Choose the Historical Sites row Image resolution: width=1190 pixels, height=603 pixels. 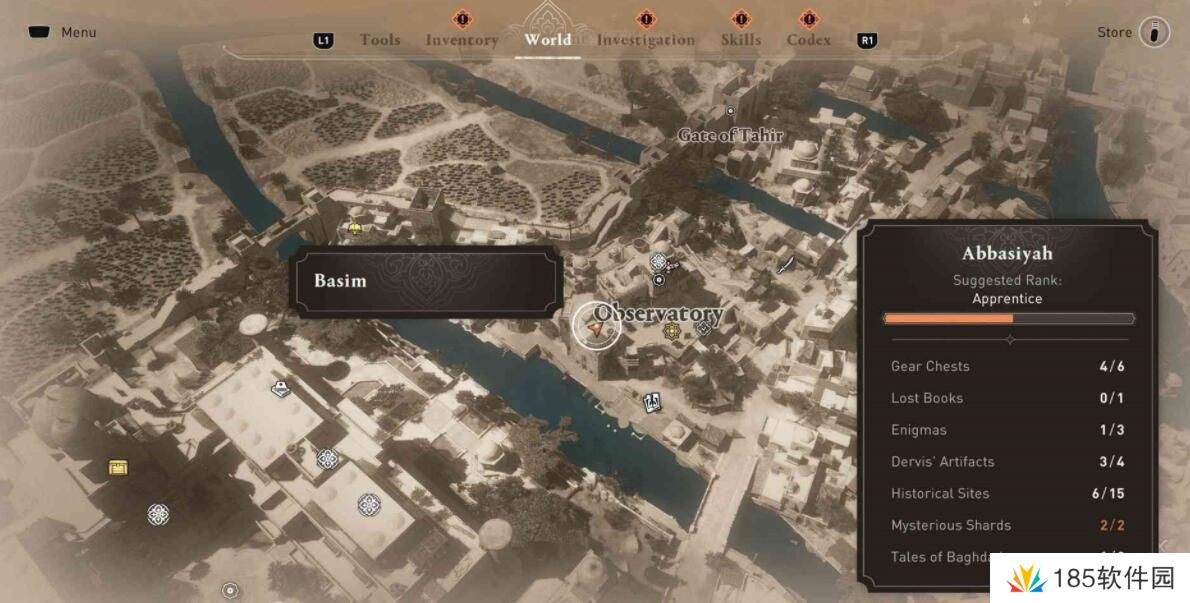point(1007,493)
